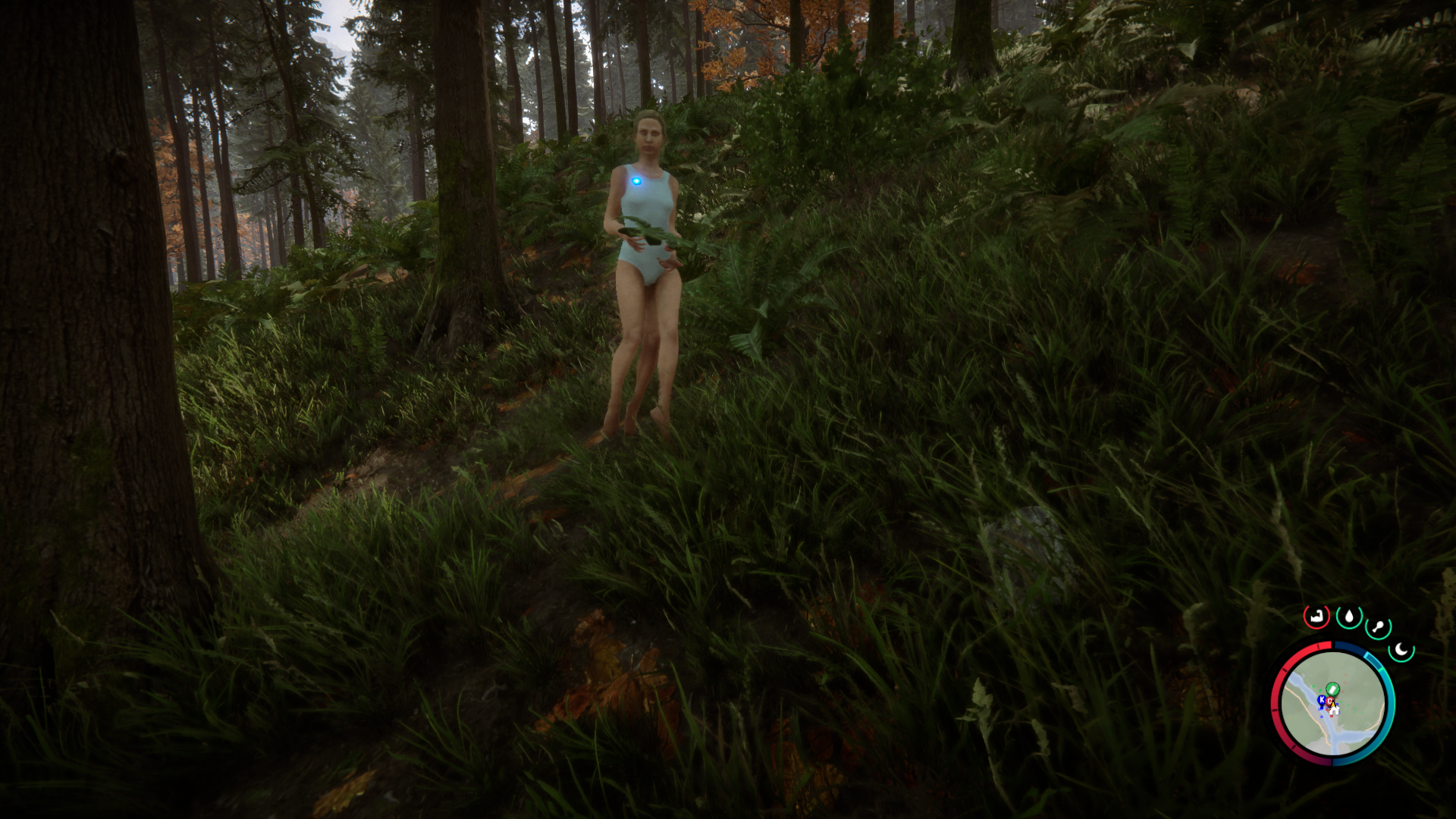Select the blue K marker on the minimap

[x=1322, y=699]
